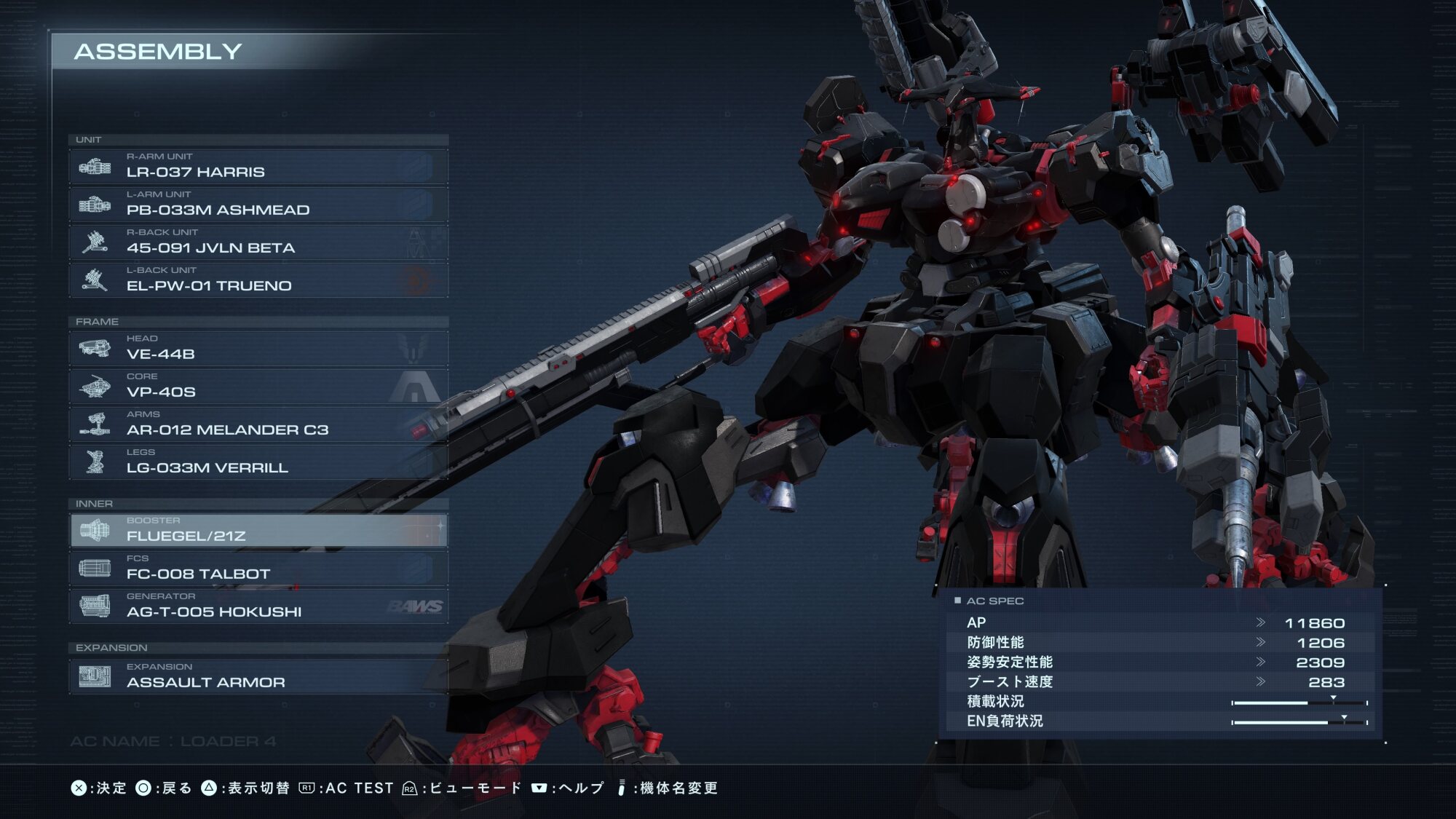Viewport: 1456px width, 819px height.
Task: Open the Legs part LG-033M VERRILL
Action: coord(258,462)
